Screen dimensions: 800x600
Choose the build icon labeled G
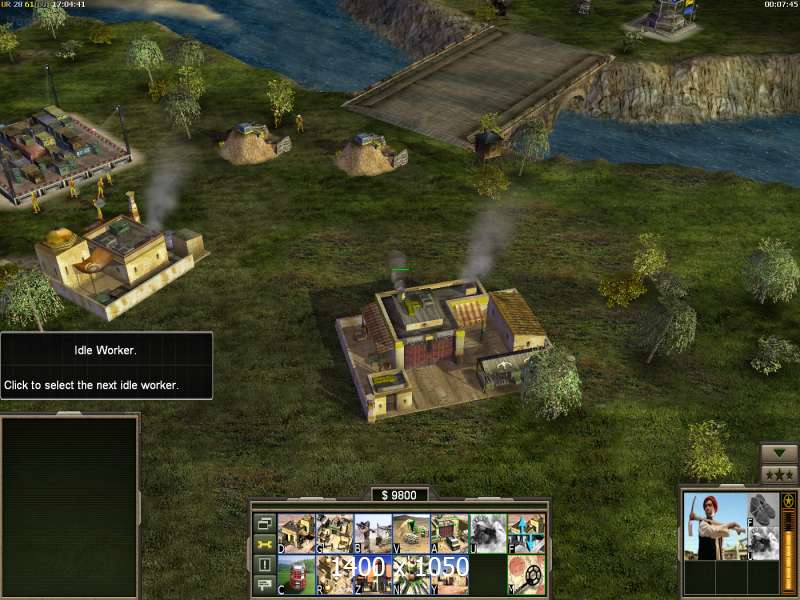click(334, 533)
